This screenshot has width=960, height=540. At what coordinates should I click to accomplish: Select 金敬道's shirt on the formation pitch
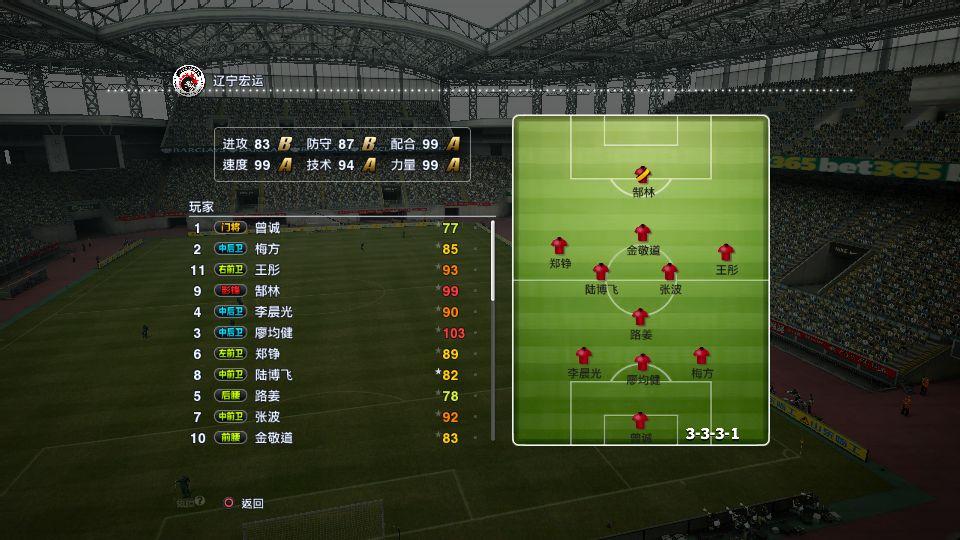coord(642,233)
